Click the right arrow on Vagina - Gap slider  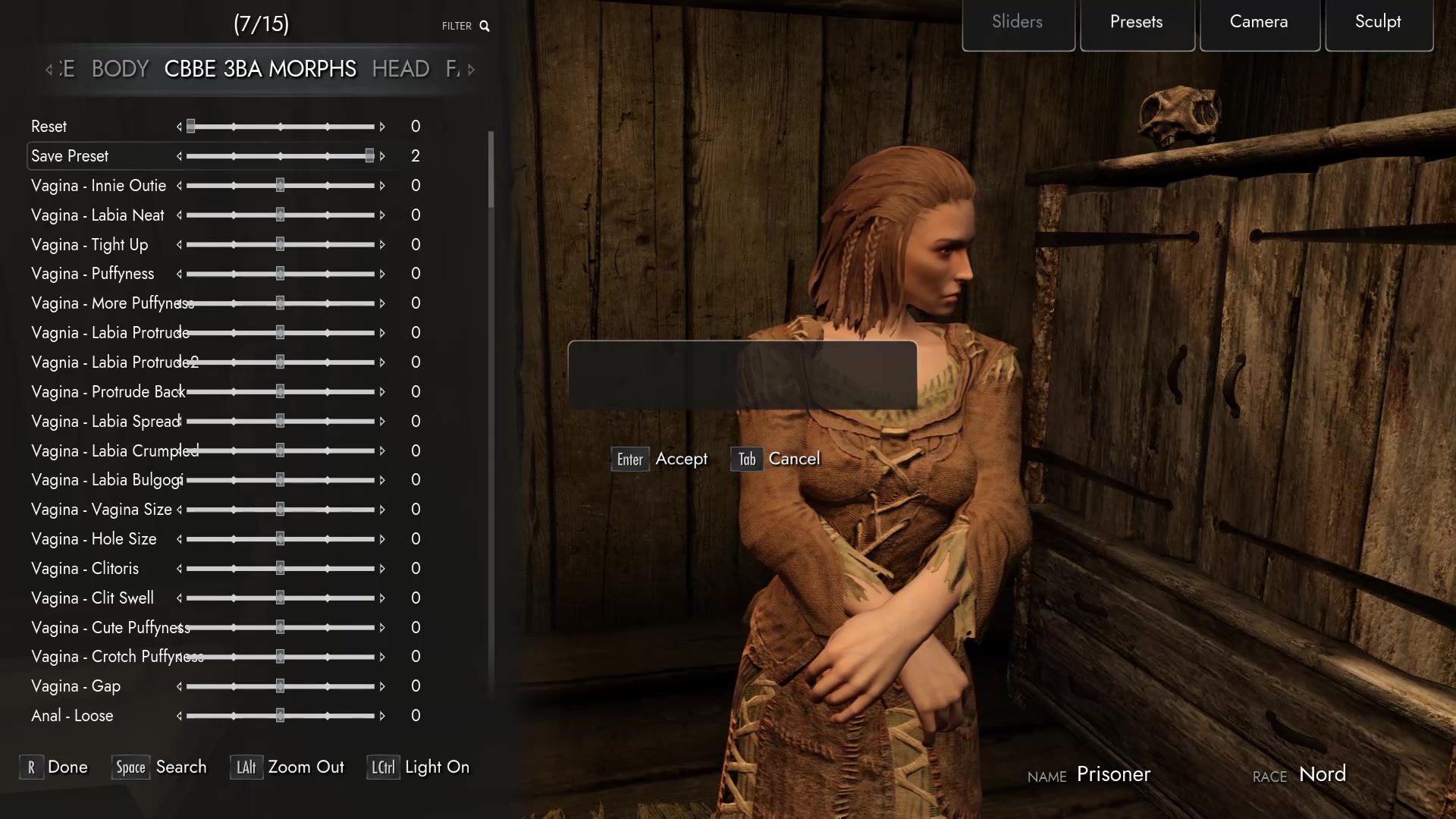point(381,686)
